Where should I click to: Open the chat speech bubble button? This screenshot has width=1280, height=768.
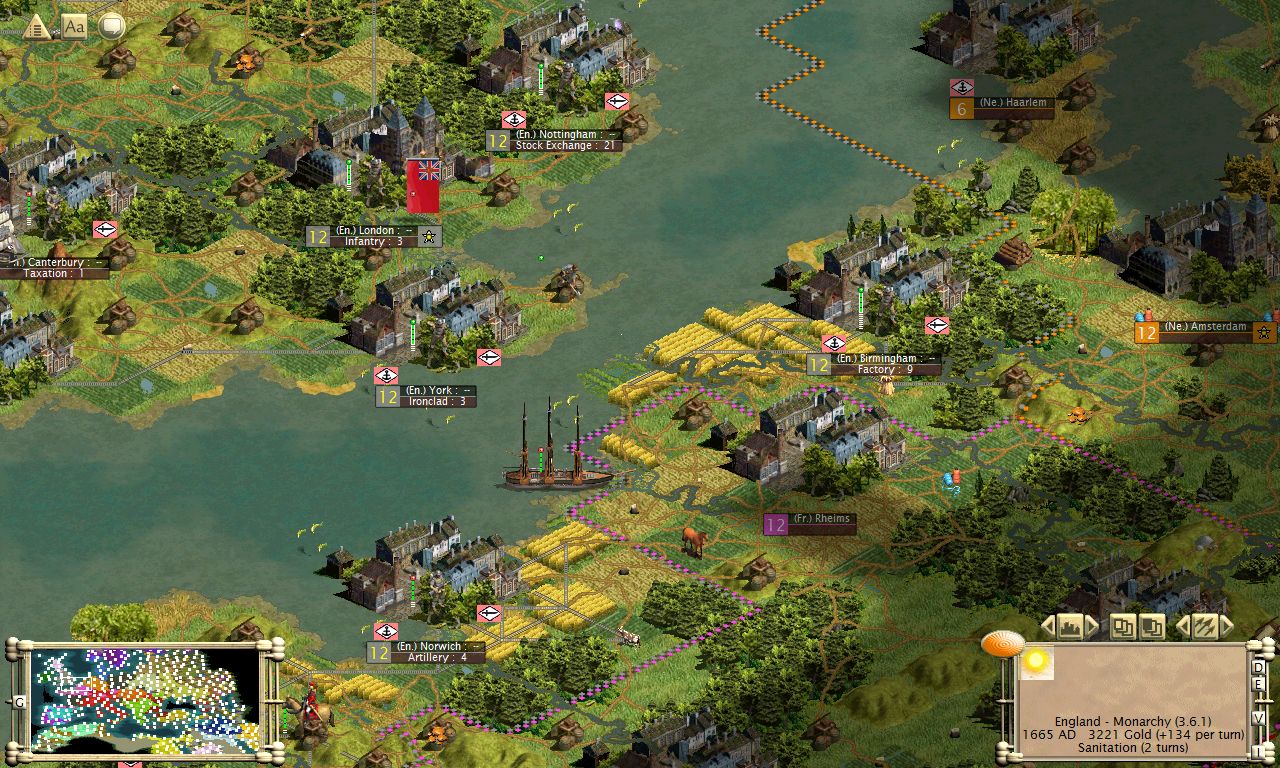(x=111, y=26)
